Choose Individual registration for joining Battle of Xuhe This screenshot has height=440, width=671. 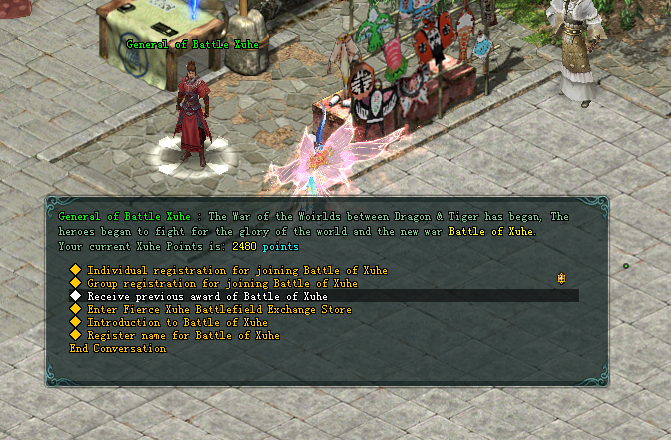click(237, 270)
